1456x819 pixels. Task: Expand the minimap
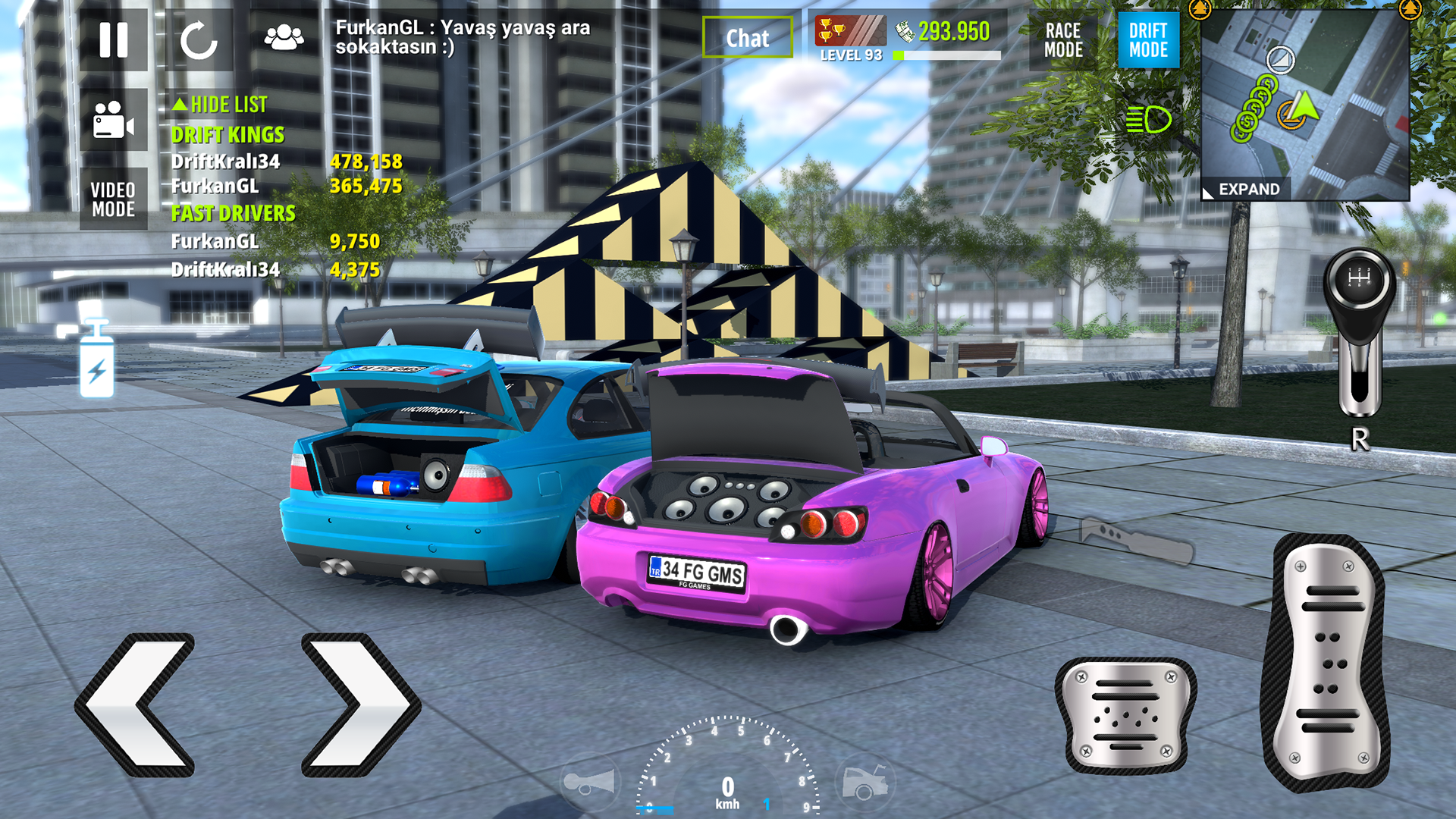pos(1248,189)
